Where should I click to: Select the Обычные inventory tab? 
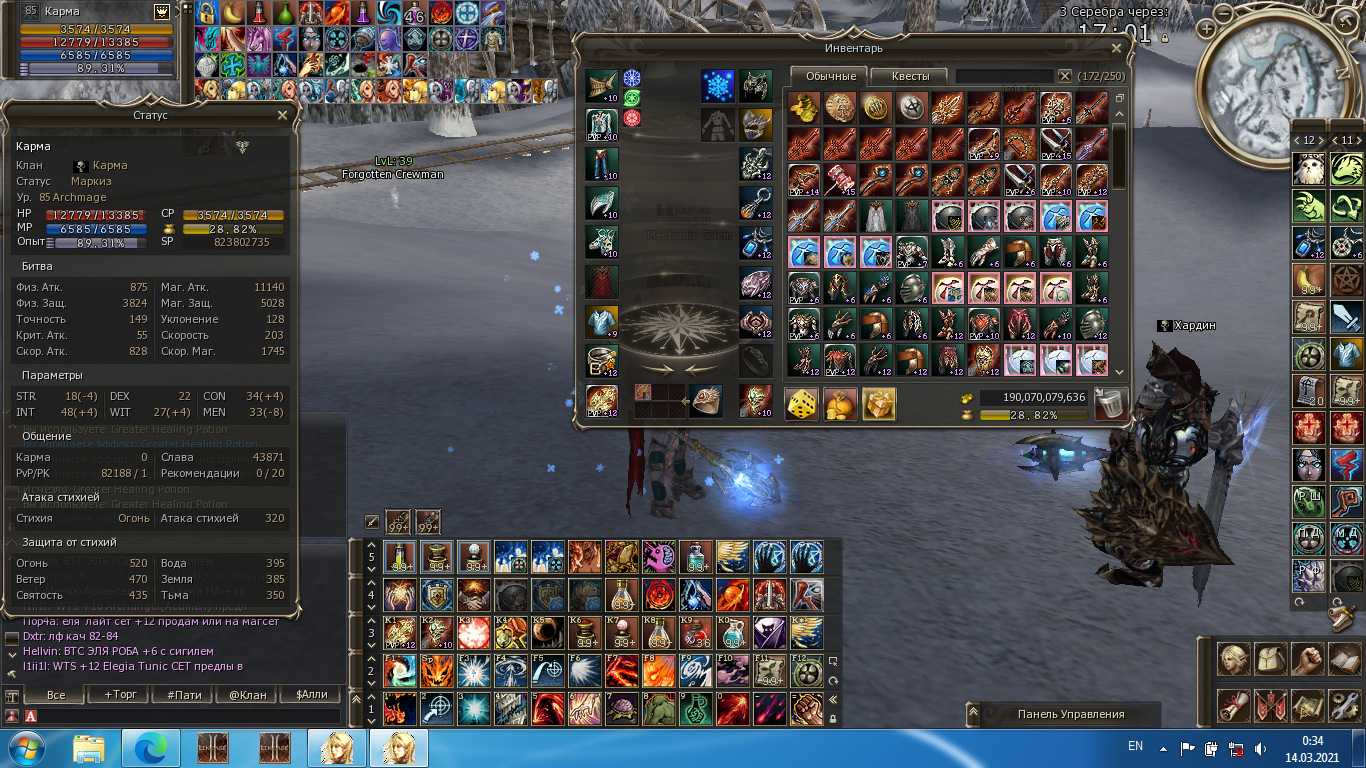[830, 75]
